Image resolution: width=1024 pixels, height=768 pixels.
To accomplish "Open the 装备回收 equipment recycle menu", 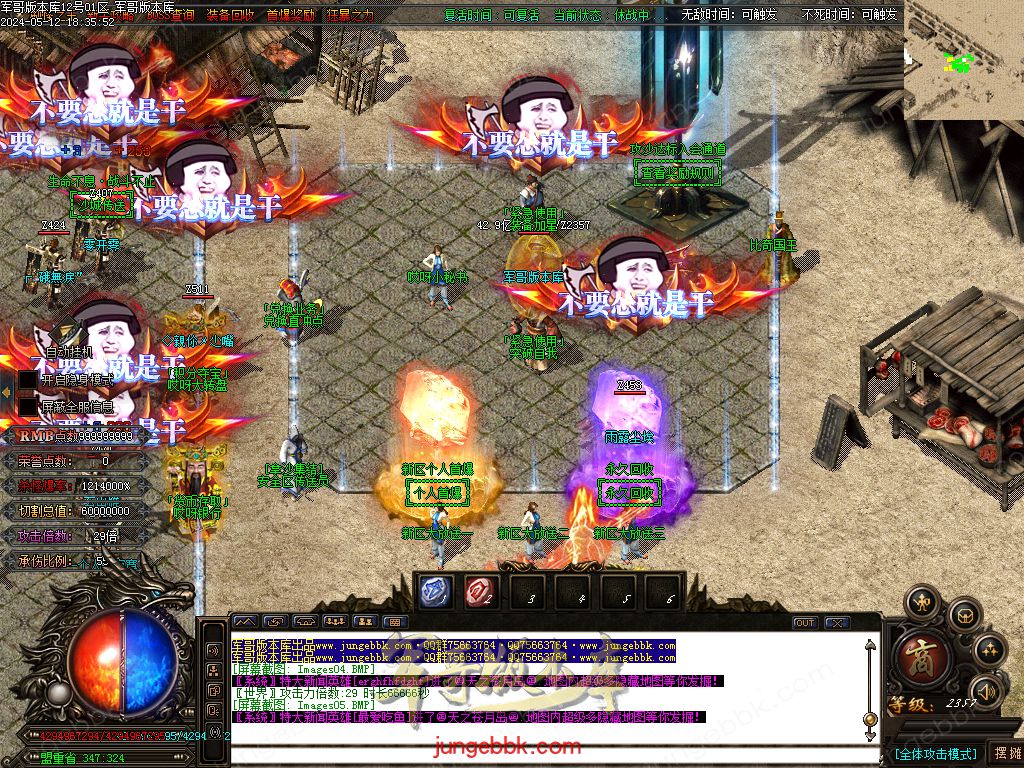I will click(230, 16).
